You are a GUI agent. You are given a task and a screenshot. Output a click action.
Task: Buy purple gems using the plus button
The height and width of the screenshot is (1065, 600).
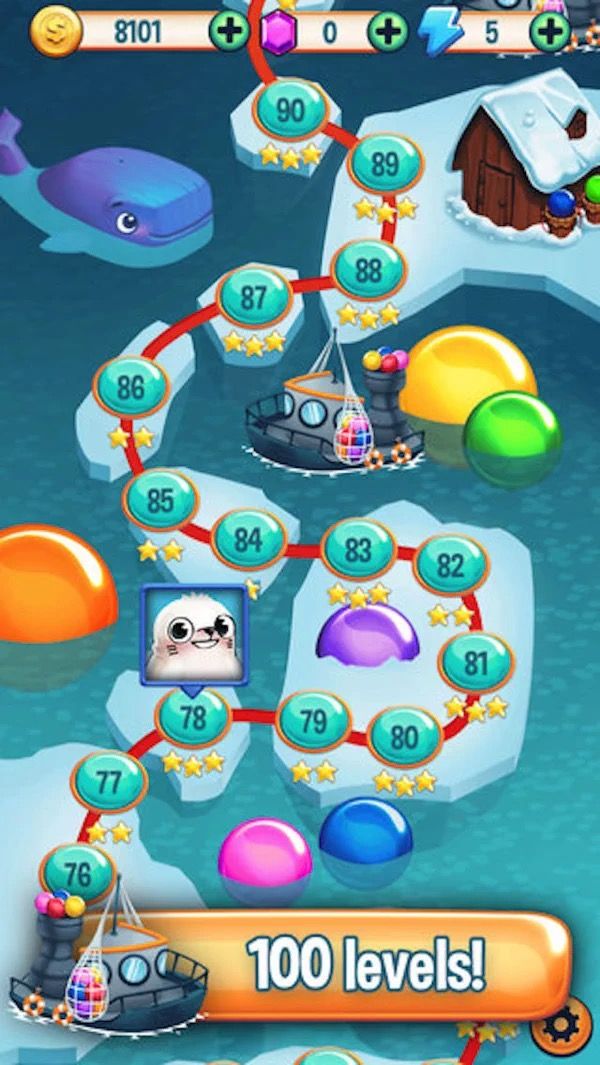point(388,32)
